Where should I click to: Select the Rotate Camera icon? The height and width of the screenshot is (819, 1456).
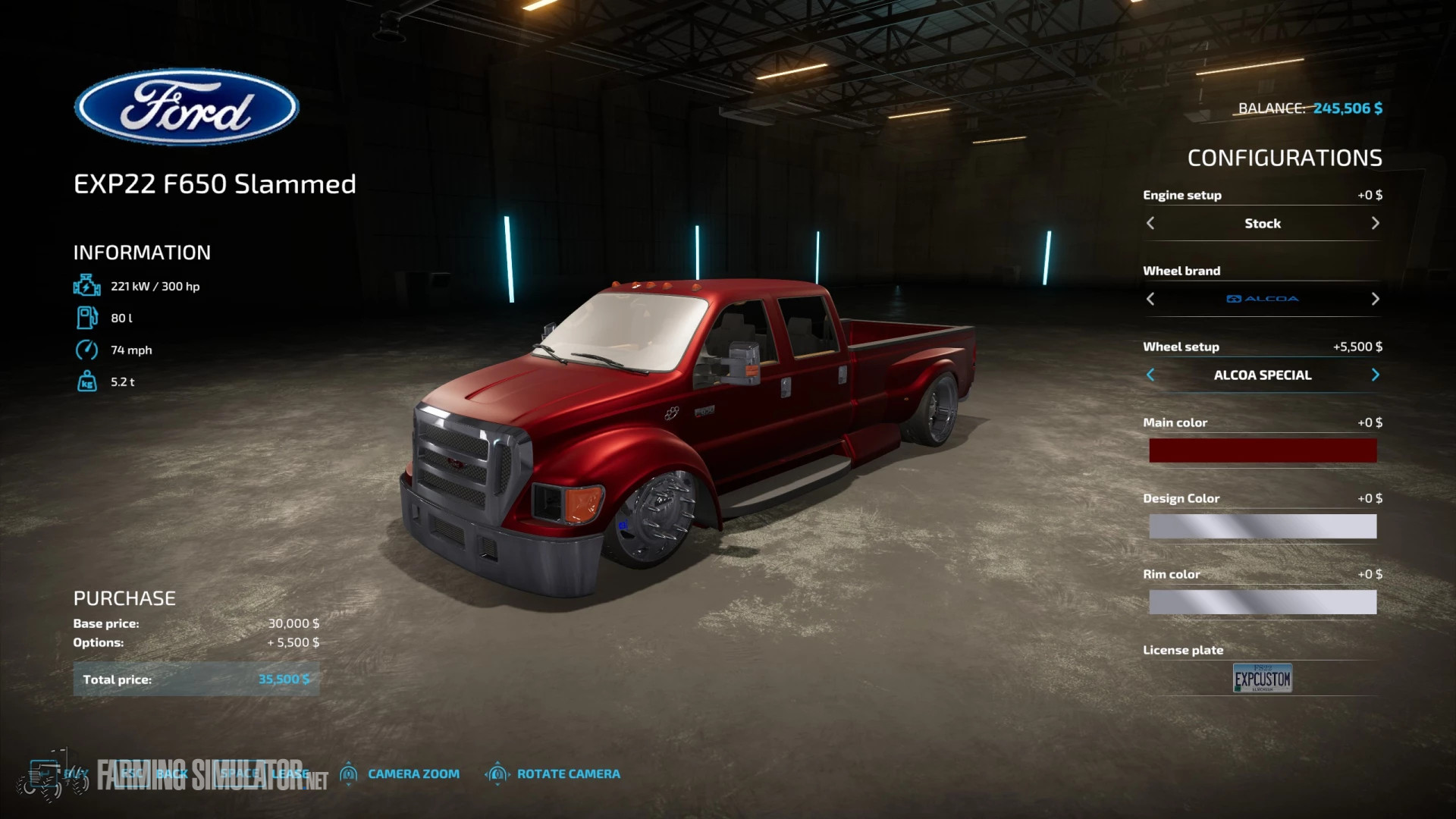pos(497,773)
